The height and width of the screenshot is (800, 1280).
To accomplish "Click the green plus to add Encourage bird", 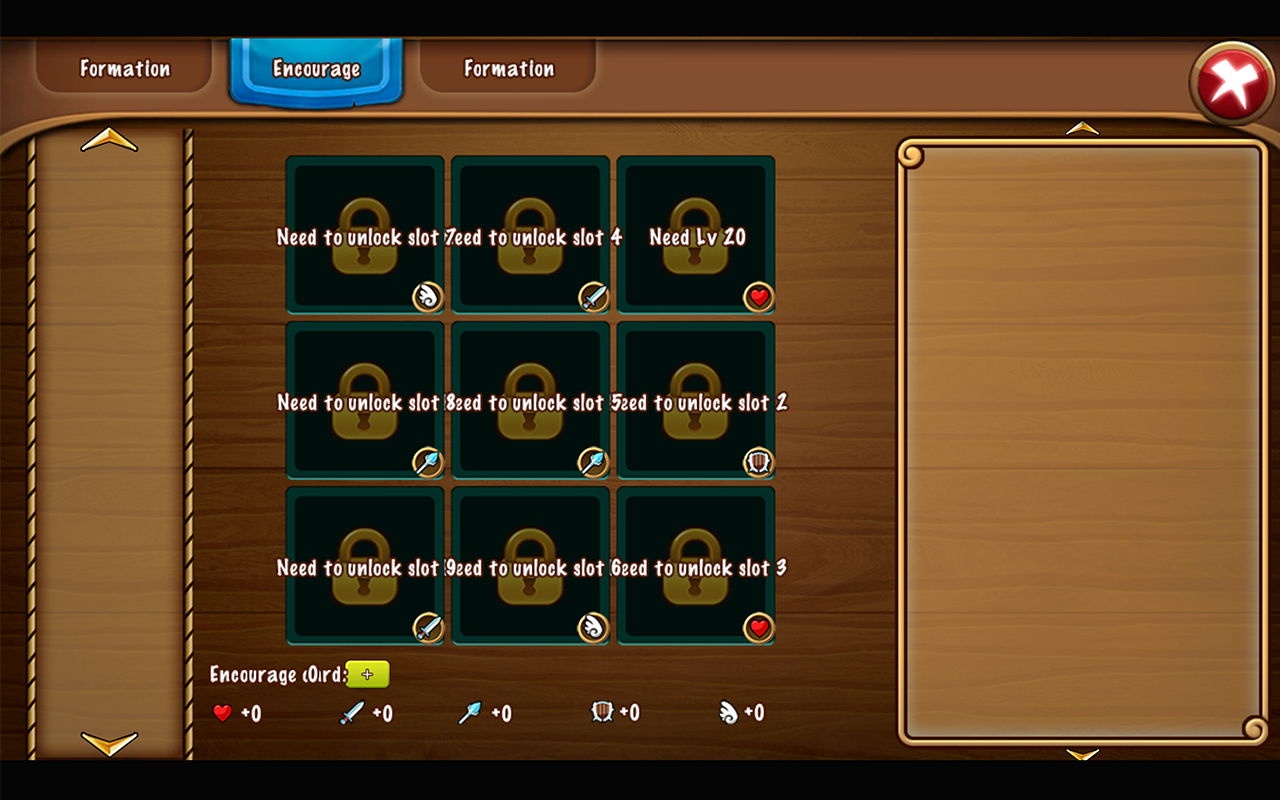I will coord(368,674).
